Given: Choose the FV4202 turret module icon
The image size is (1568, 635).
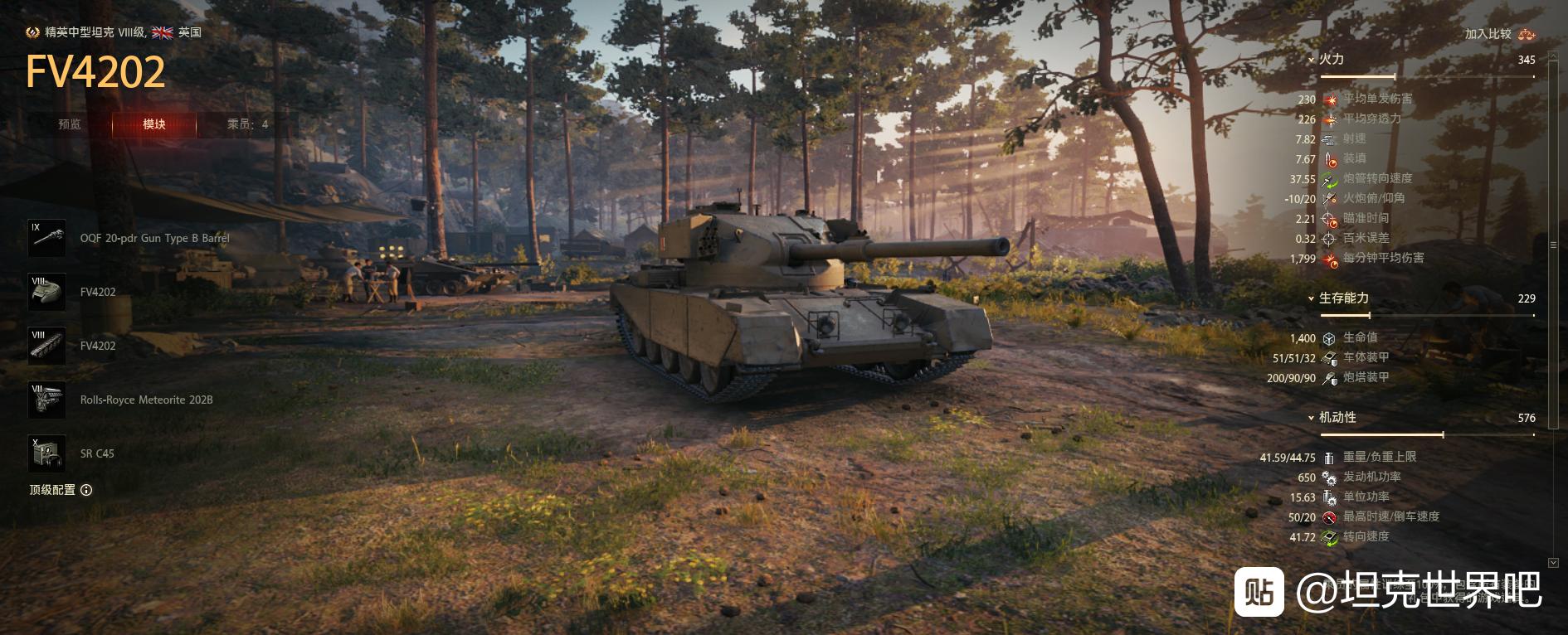Looking at the screenshot, I should point(47,292).
